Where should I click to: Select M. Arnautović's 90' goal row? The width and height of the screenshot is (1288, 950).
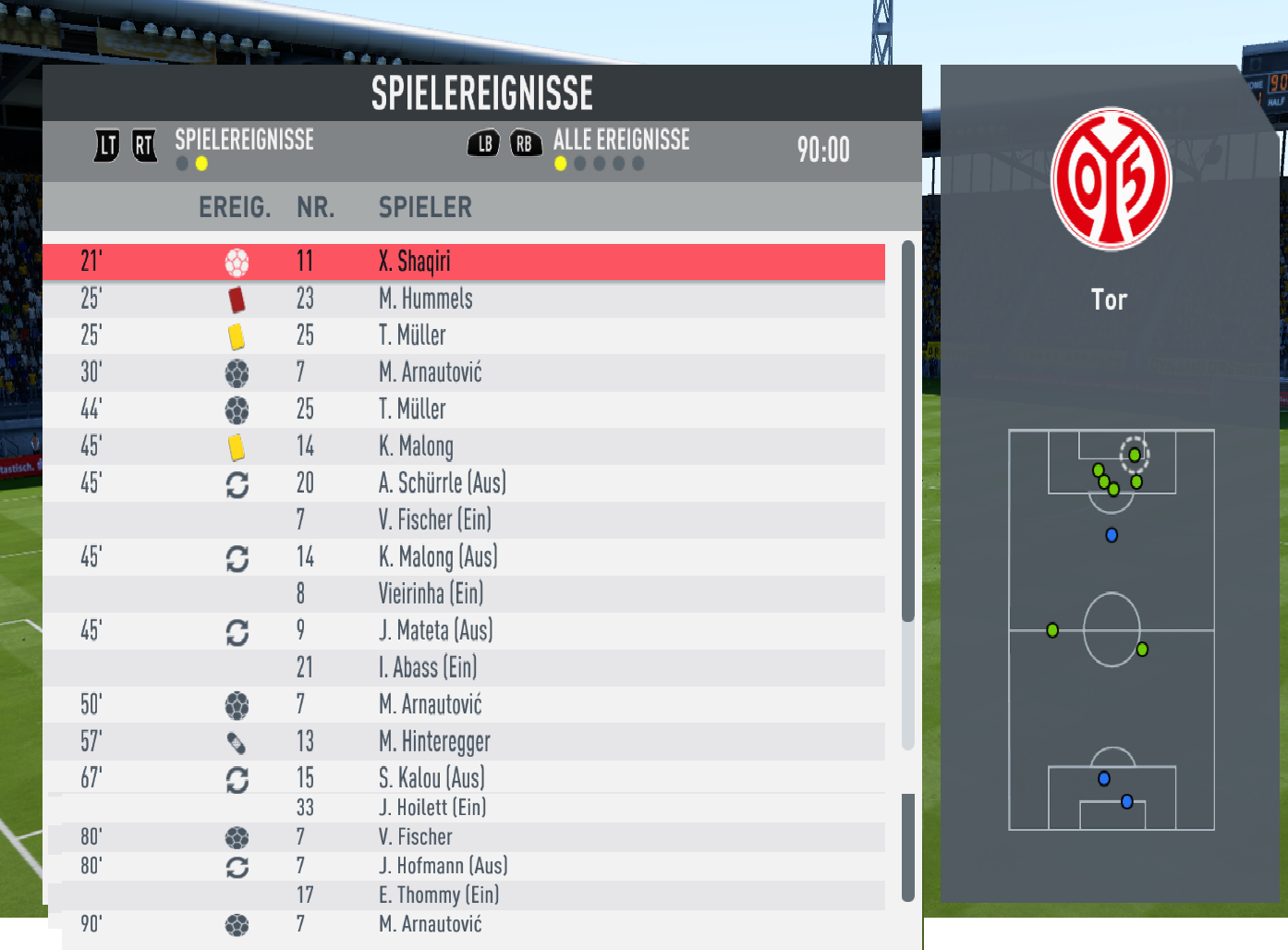tap(463, 924)
